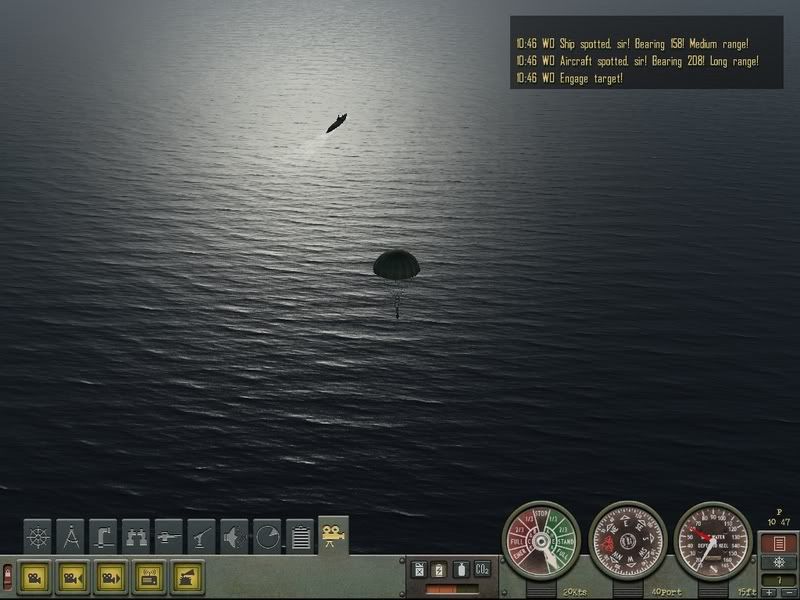
Task: Open the helm ship's wheel orders tab
Action: tap(38, 536)
